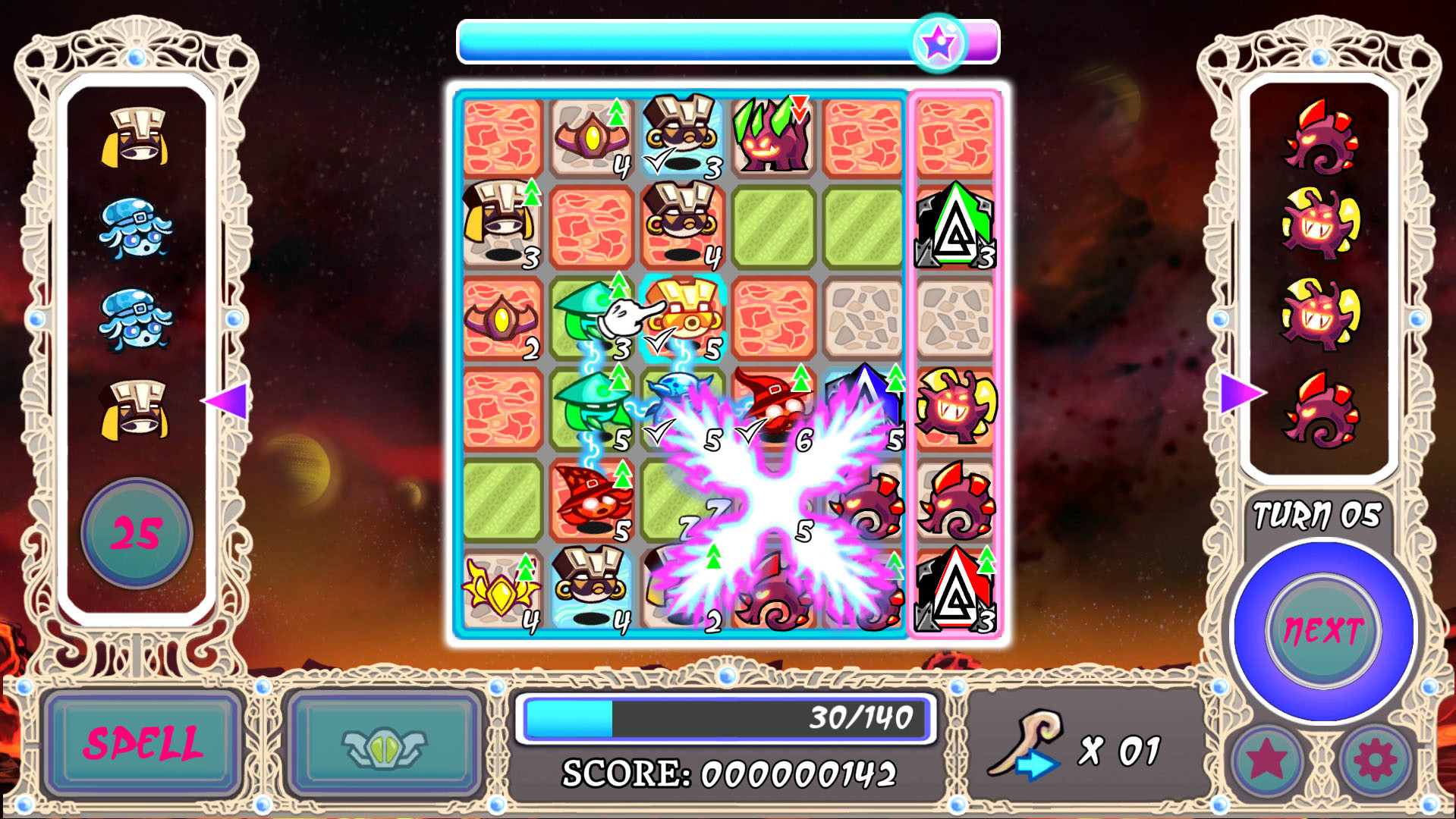Click the mana counter showing 25
1456x819 pixels.
pos(135,533)
